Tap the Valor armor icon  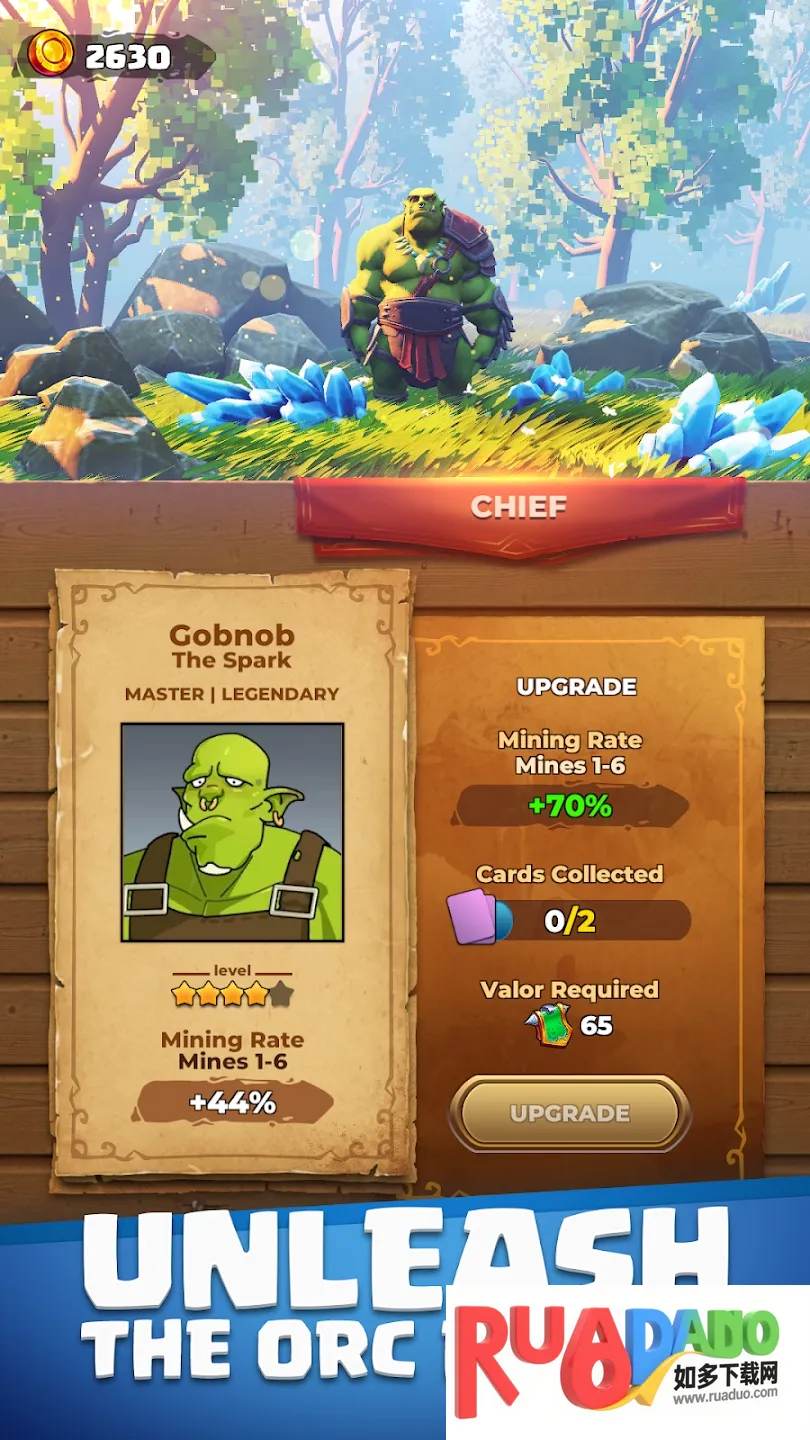(x=548, y=1025)
